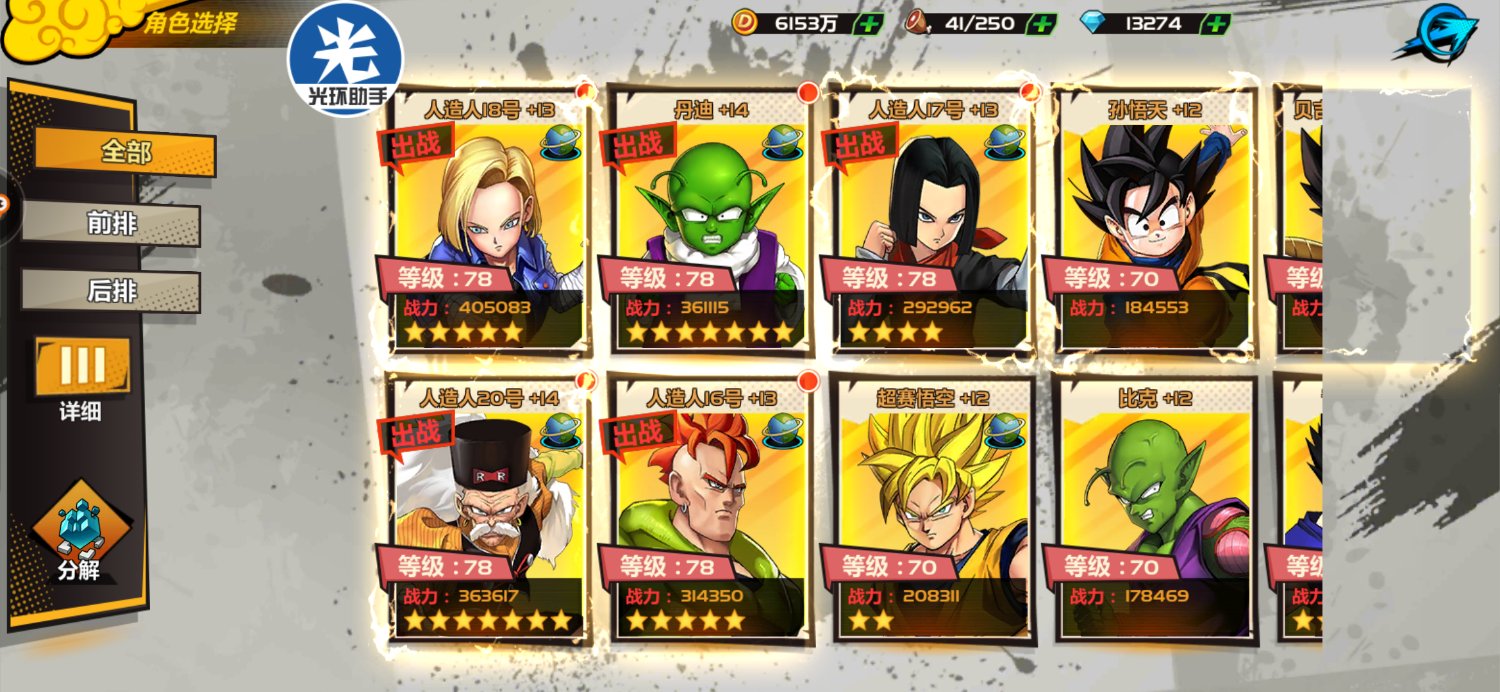This screenshot has height=692, width=1500.
Task: Click the 人造人16号 character card
Action: tap(710, 510)
